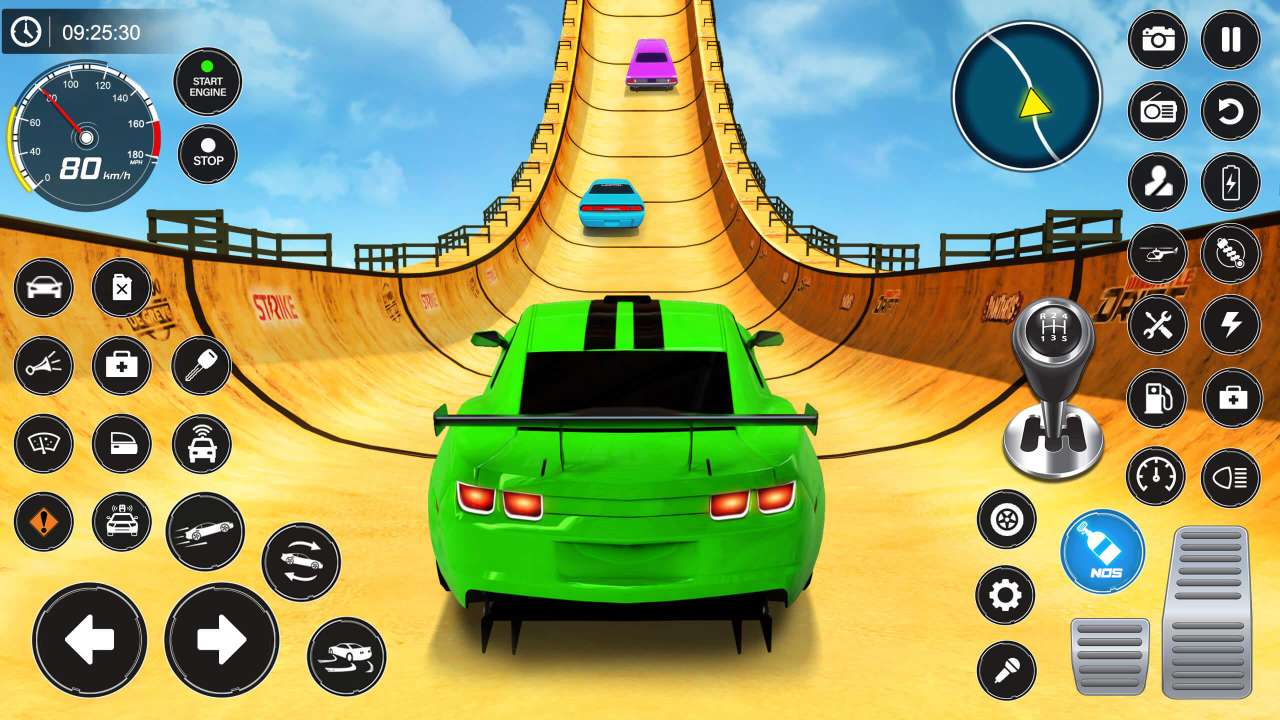Steer left with the left arrow
This screenshot has width=1280, height=720.
90,640
